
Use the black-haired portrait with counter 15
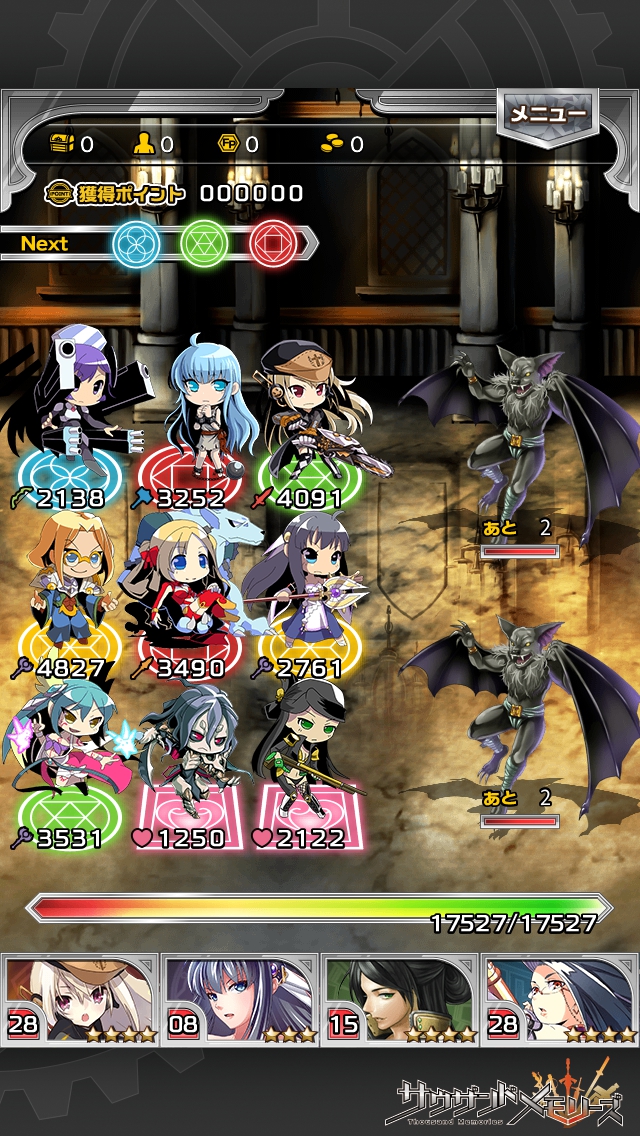[400, 999]
